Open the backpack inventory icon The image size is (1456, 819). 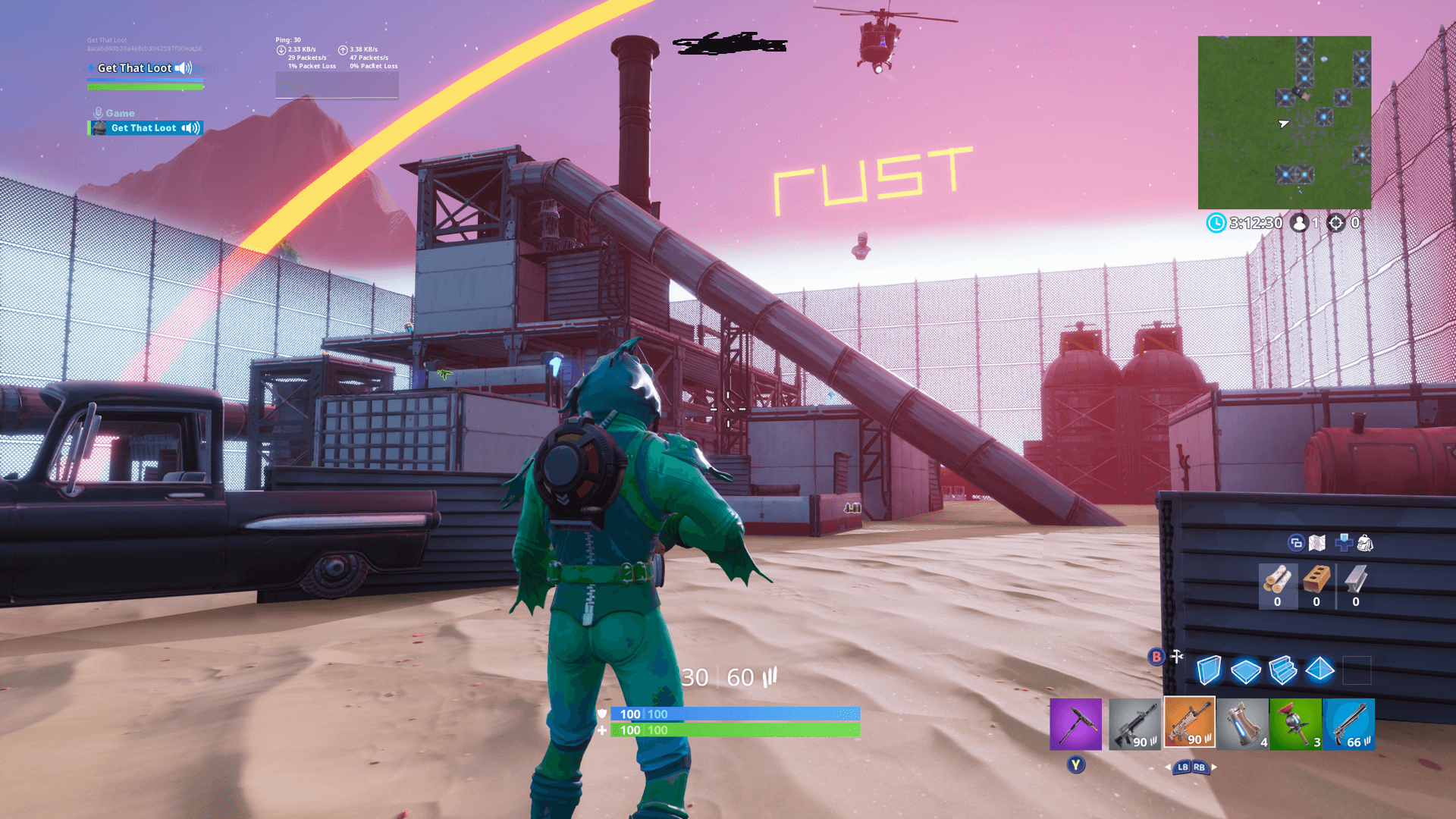[x=1364, y=543]
